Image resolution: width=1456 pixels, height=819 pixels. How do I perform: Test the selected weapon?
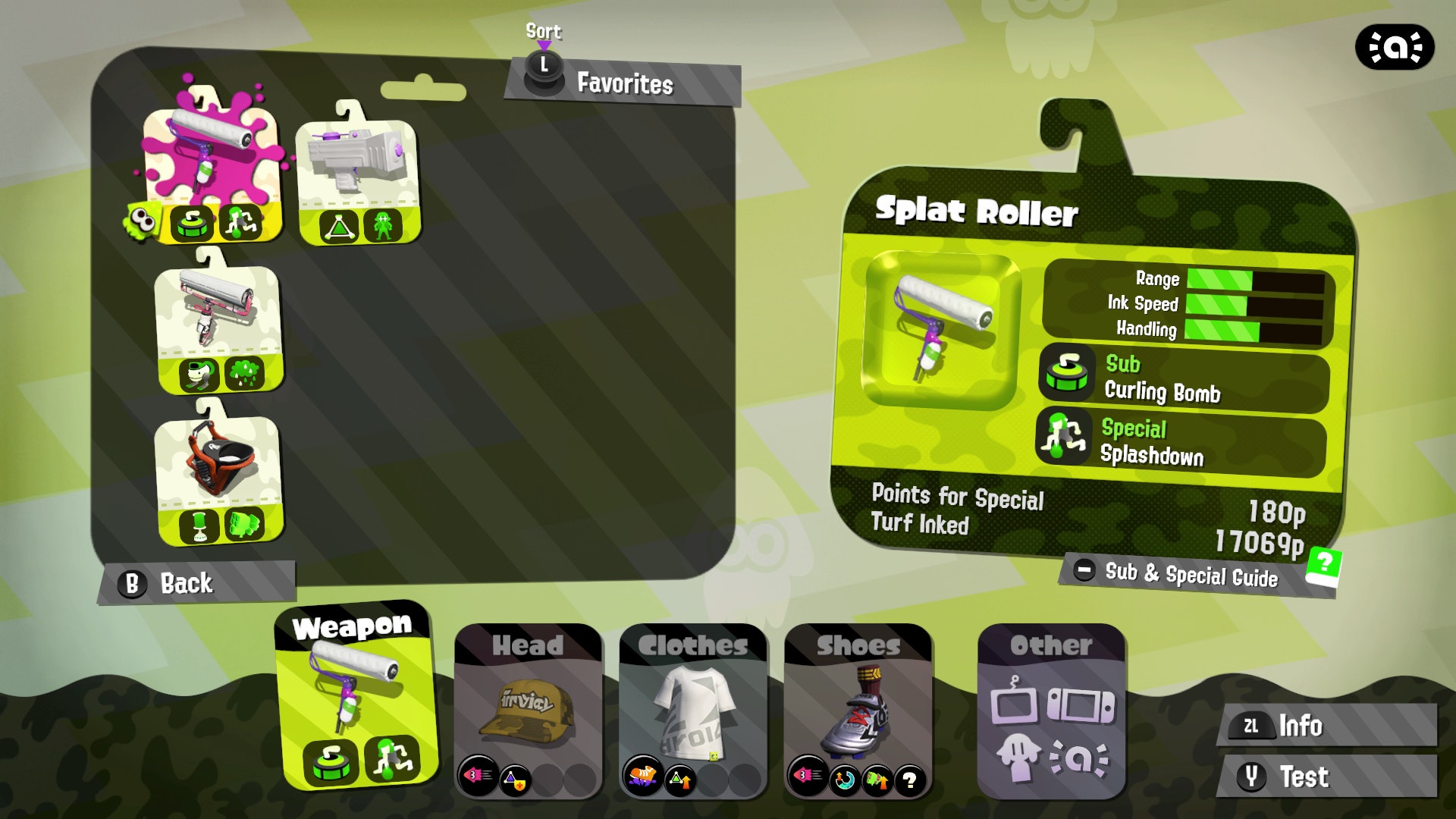[1327, 777]
